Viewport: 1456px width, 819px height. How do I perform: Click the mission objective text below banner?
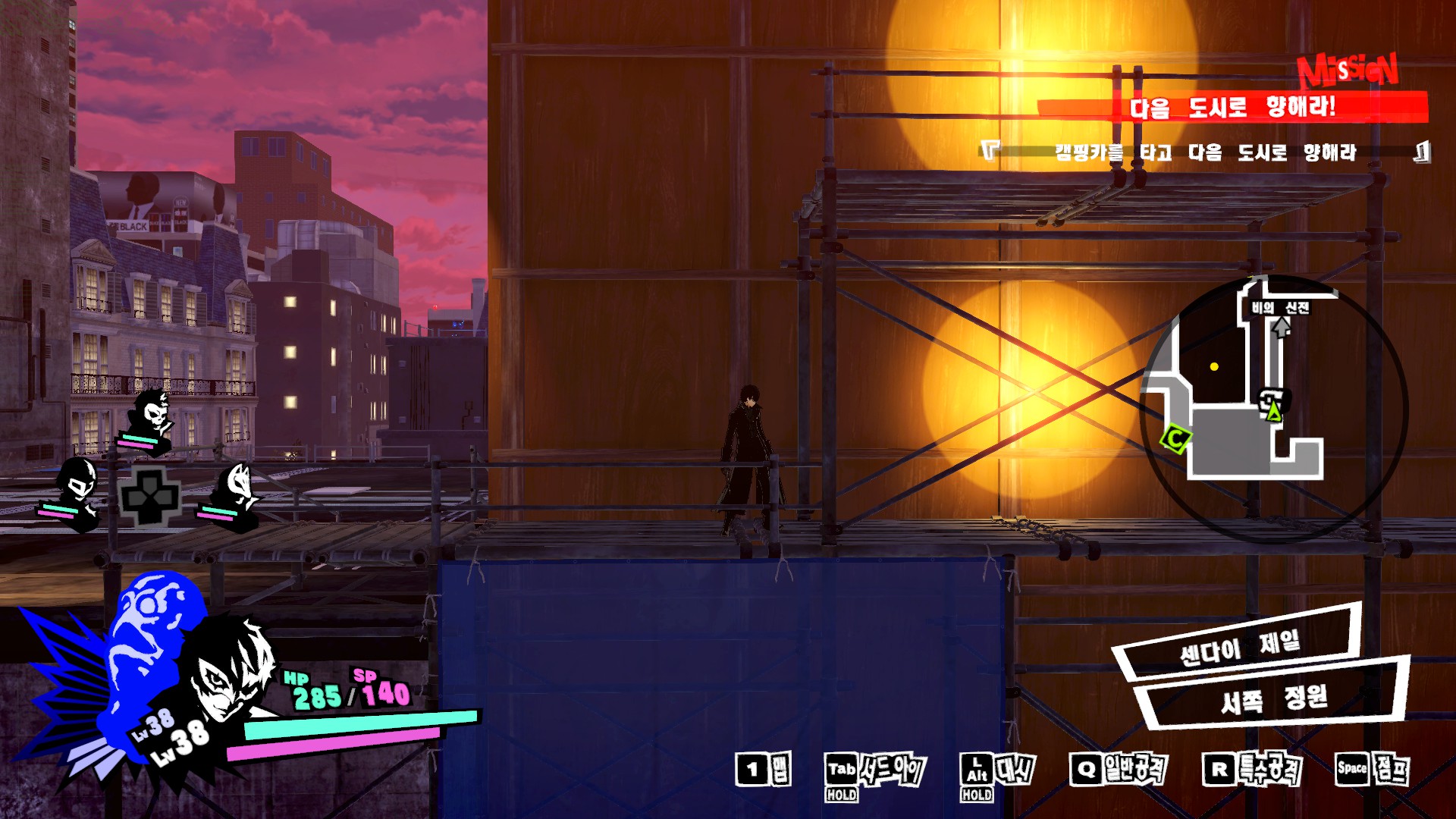[1206, 152]
